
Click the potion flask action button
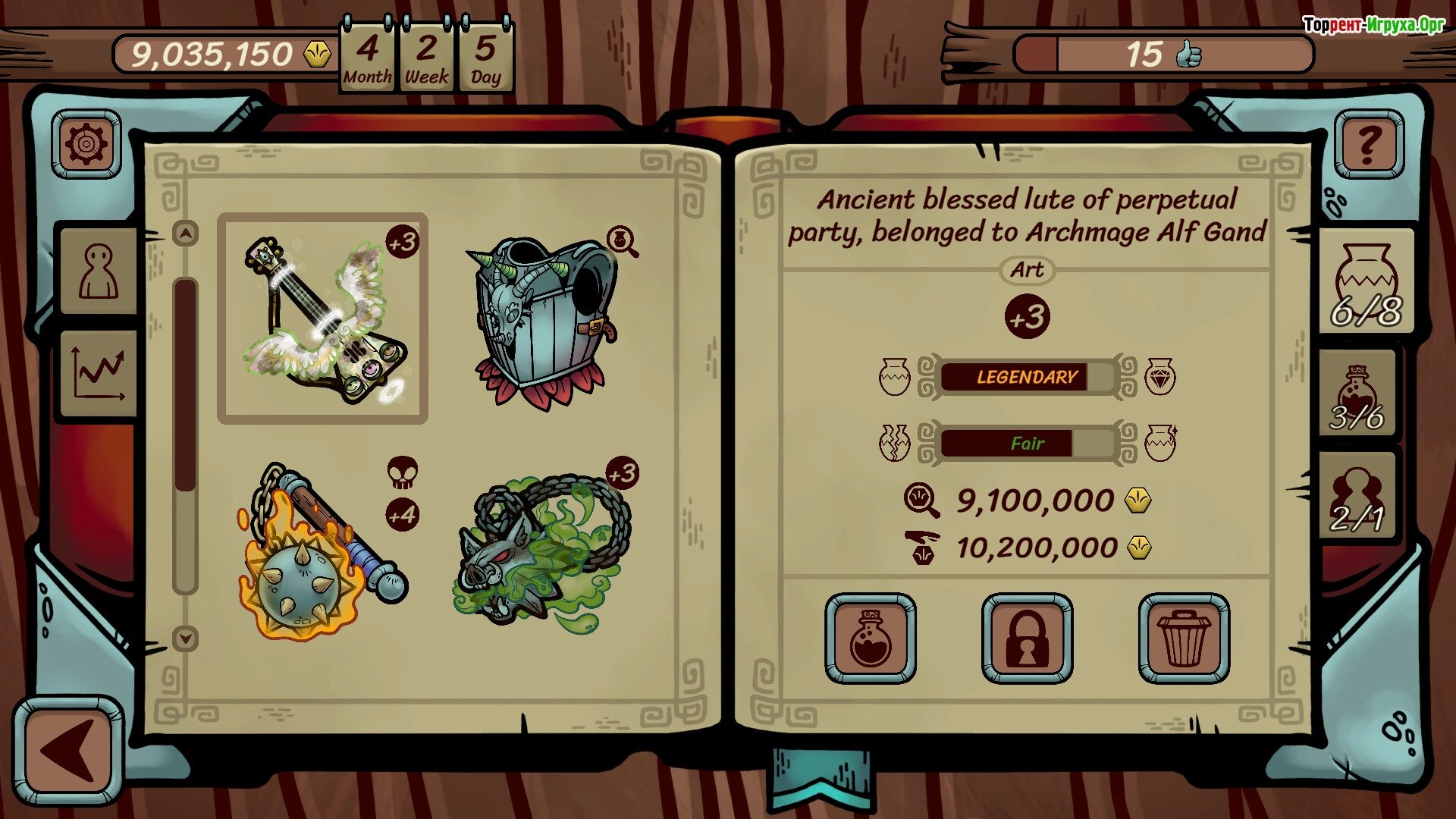point(871,639)
